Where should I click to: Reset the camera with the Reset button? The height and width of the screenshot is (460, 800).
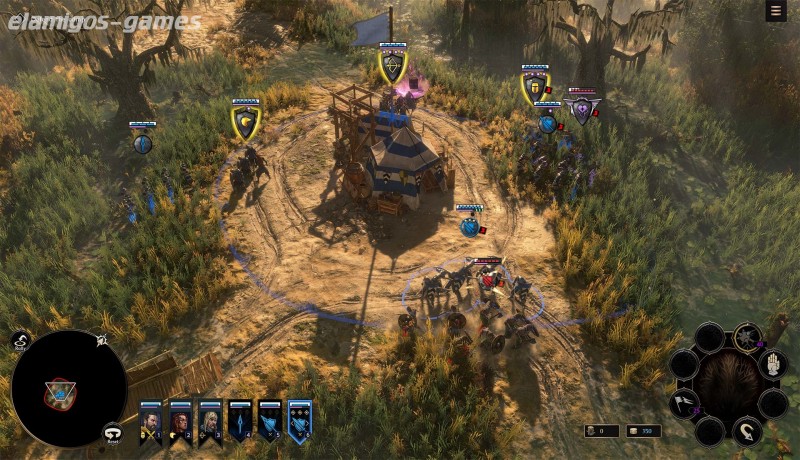[x=114, y=433]
